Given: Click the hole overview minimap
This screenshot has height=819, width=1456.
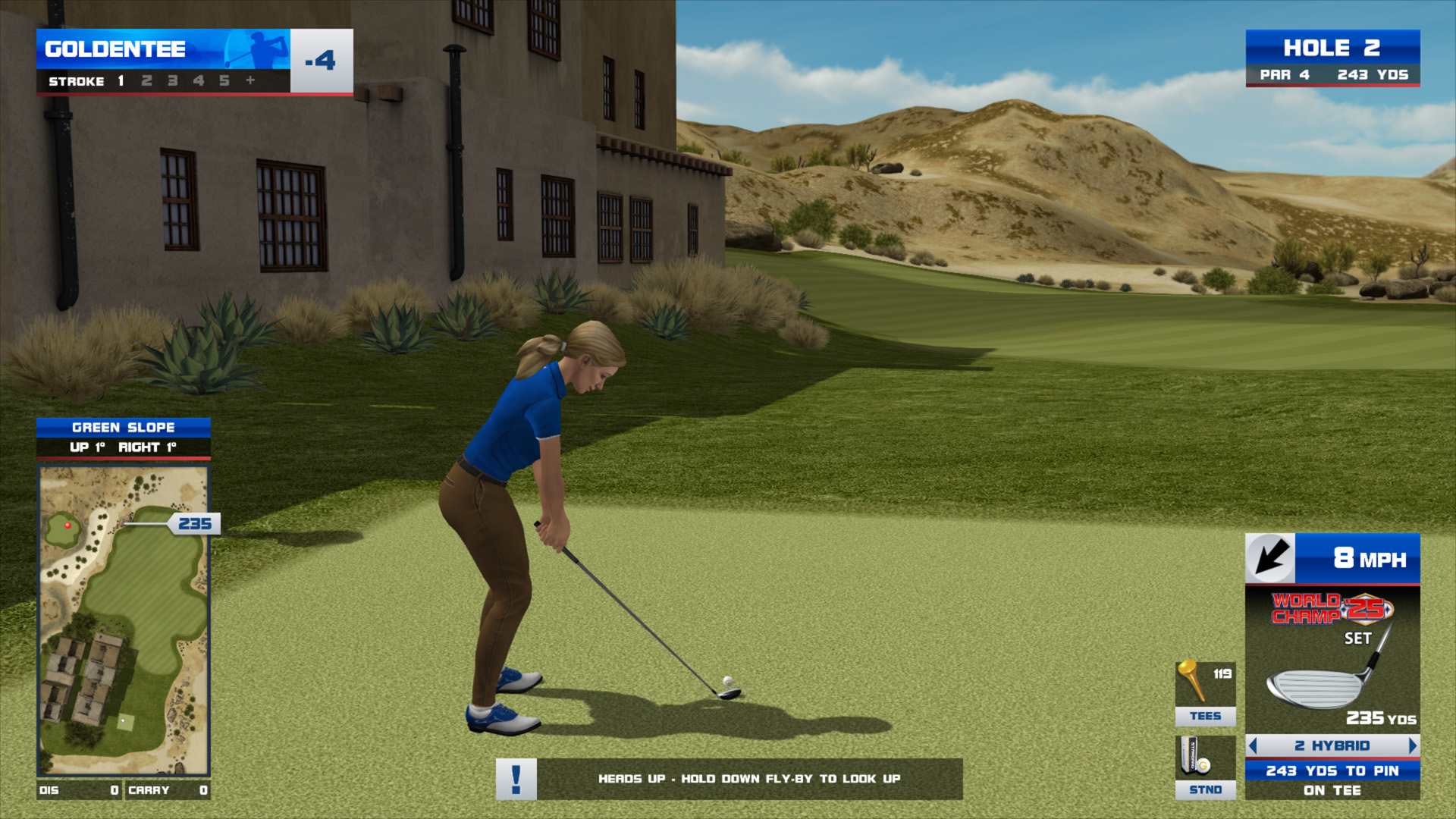Looking at the screenshot, I should 124,620.
